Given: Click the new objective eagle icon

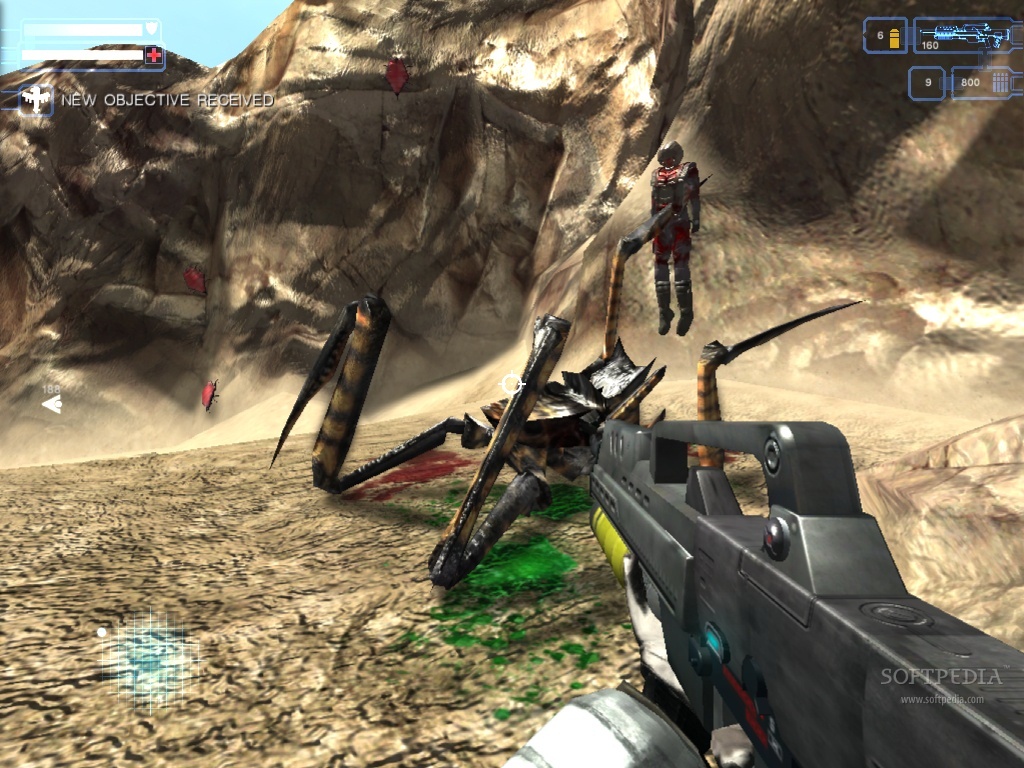Looking at the screenshot, I should (x=36, y=99).
